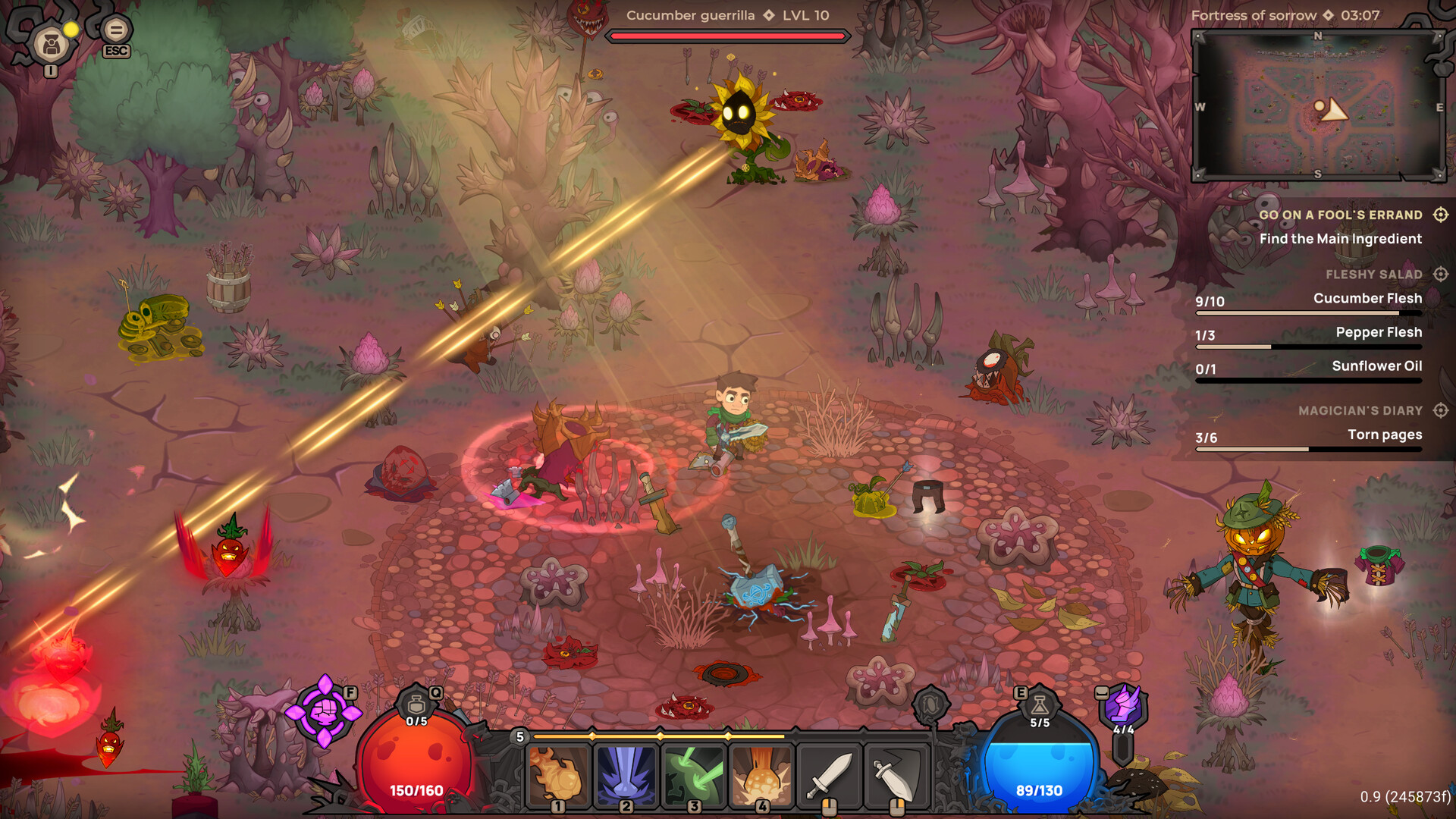Click the Torn pages progress bar
The image size is (1456, 819).
coord(1308,447)
